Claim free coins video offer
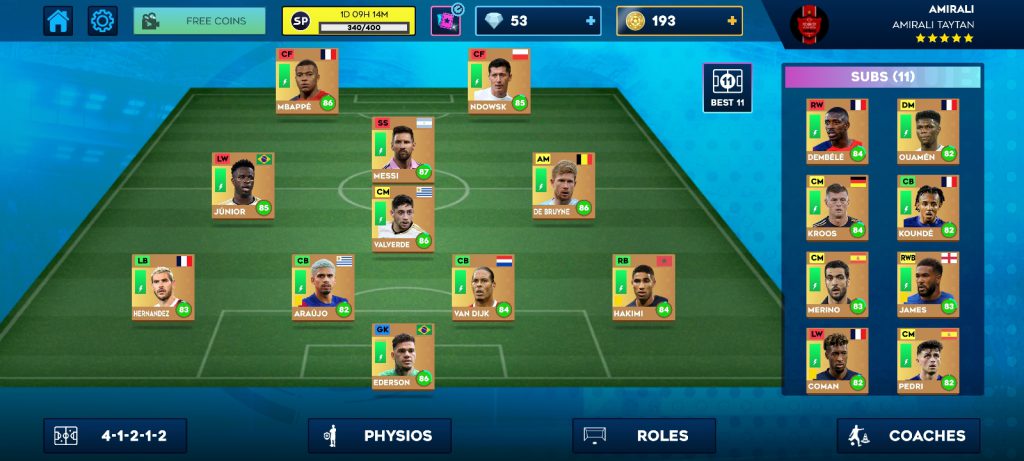The image size is (1024, 461). pos(199,21)
